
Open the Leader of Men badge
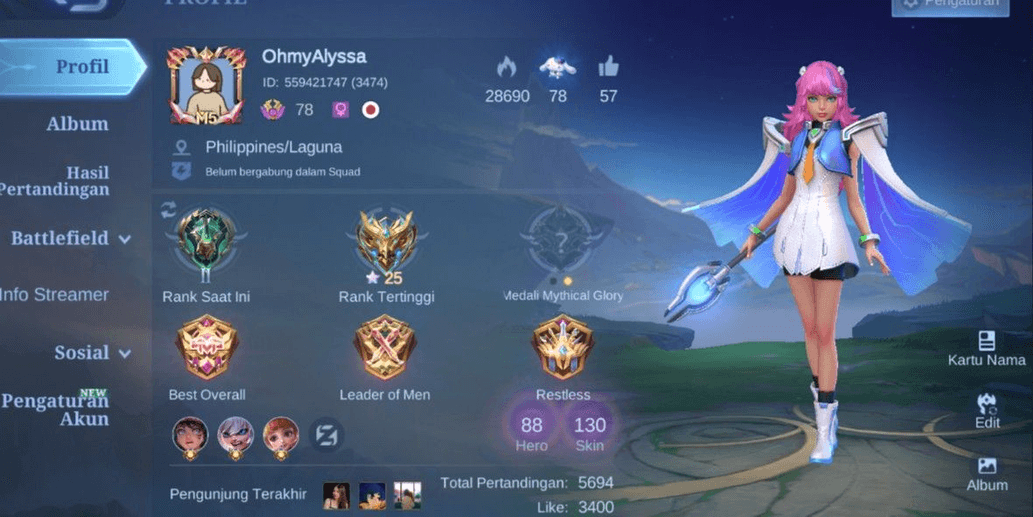point(384,348)
